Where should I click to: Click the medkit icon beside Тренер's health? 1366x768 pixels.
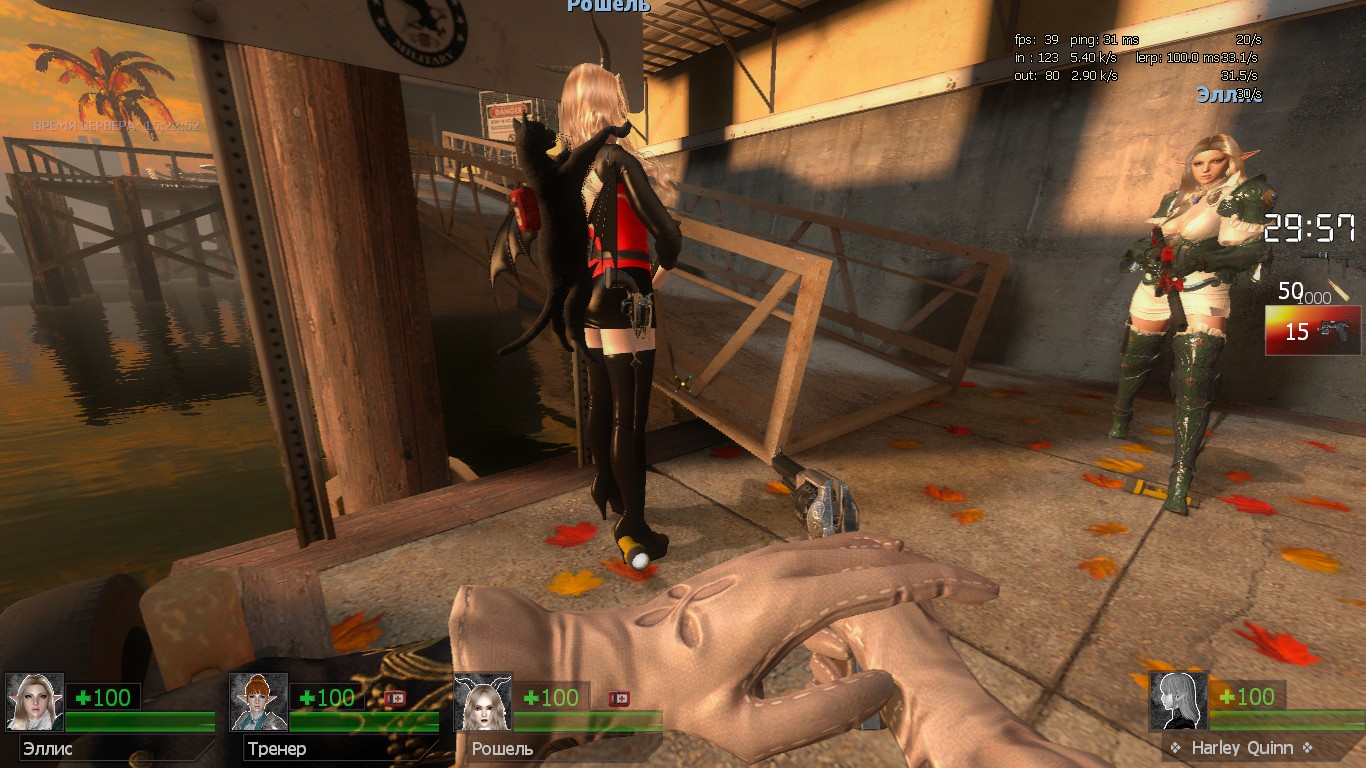coord(395,698)
